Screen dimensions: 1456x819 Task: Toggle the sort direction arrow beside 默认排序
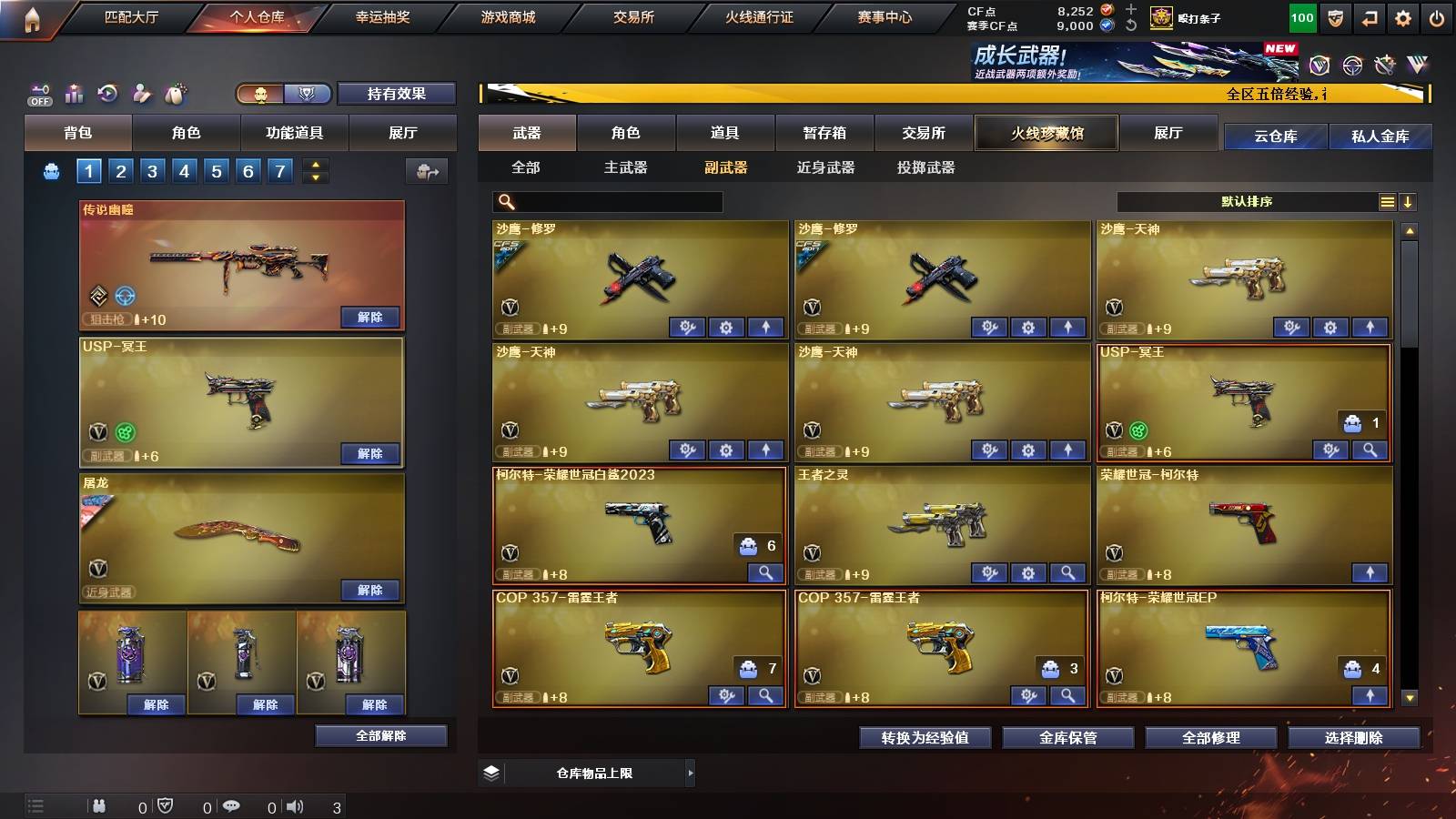(x=1409, y=201)
